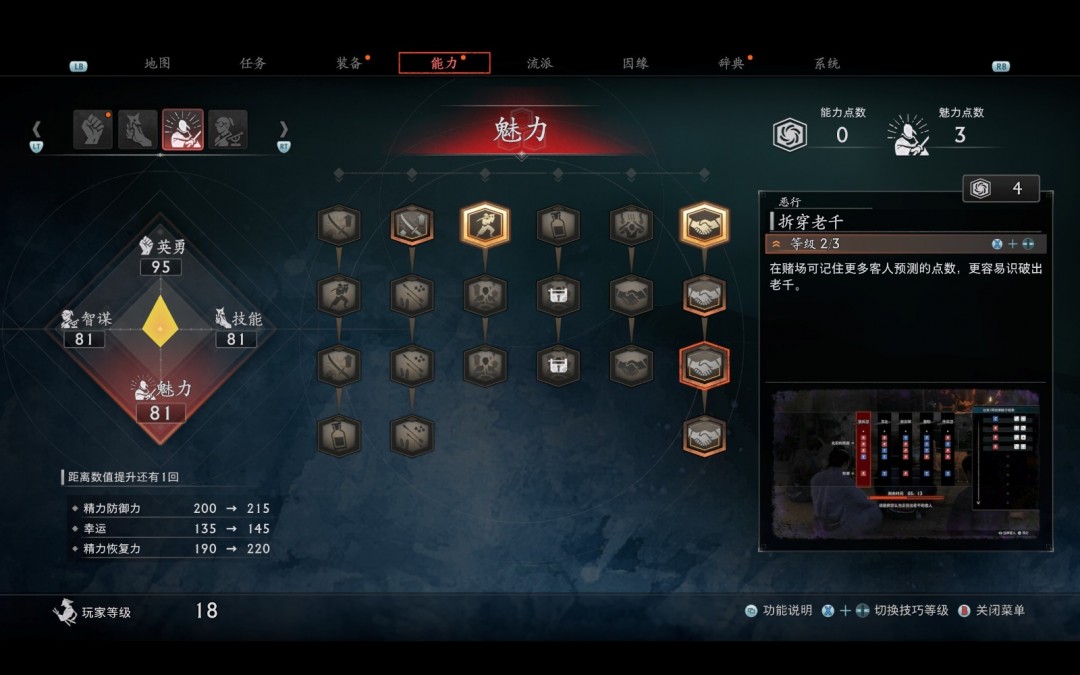The image size is (1080, 675).
Task: Select the gold-framed handshake skill node
Action: tap(704, 226)
